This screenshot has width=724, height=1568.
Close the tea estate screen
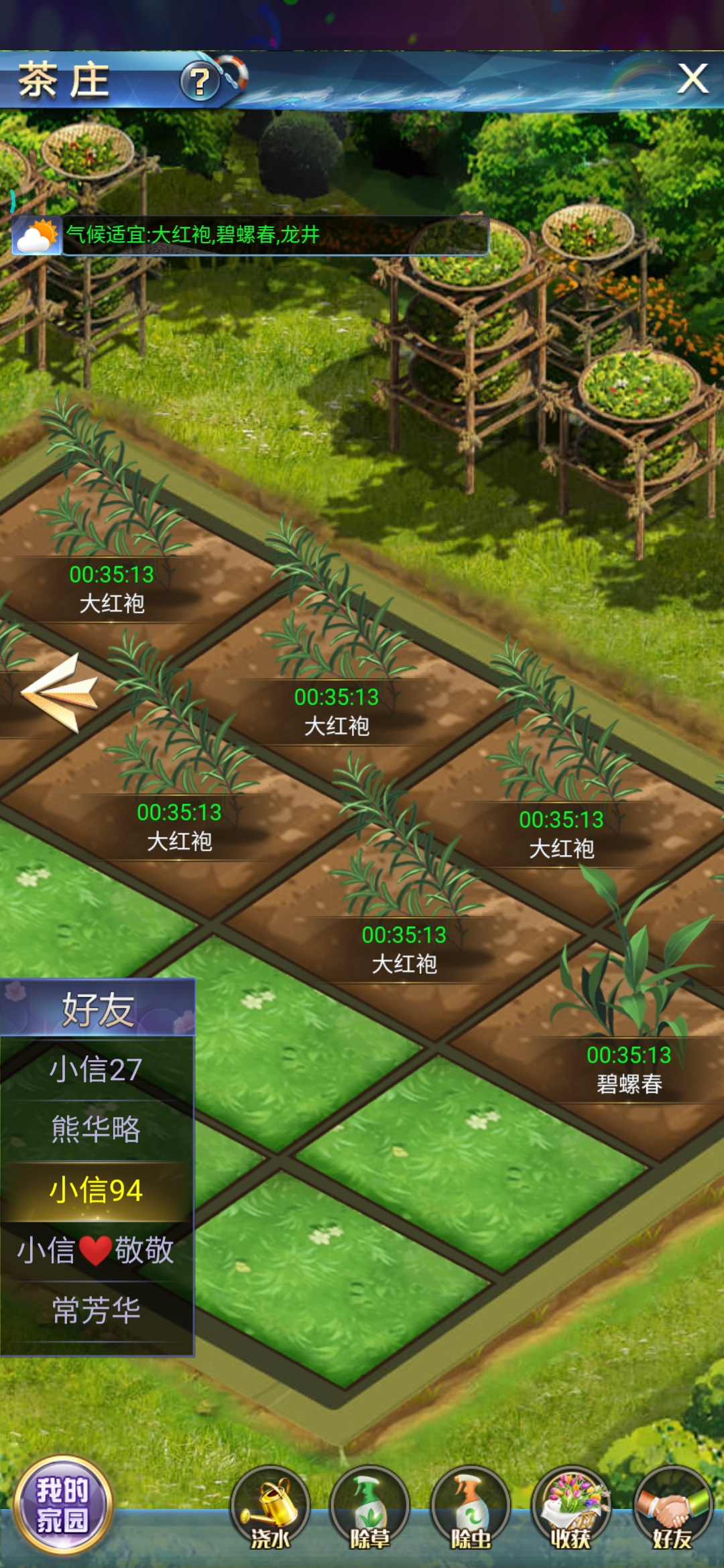coord(692,79)
